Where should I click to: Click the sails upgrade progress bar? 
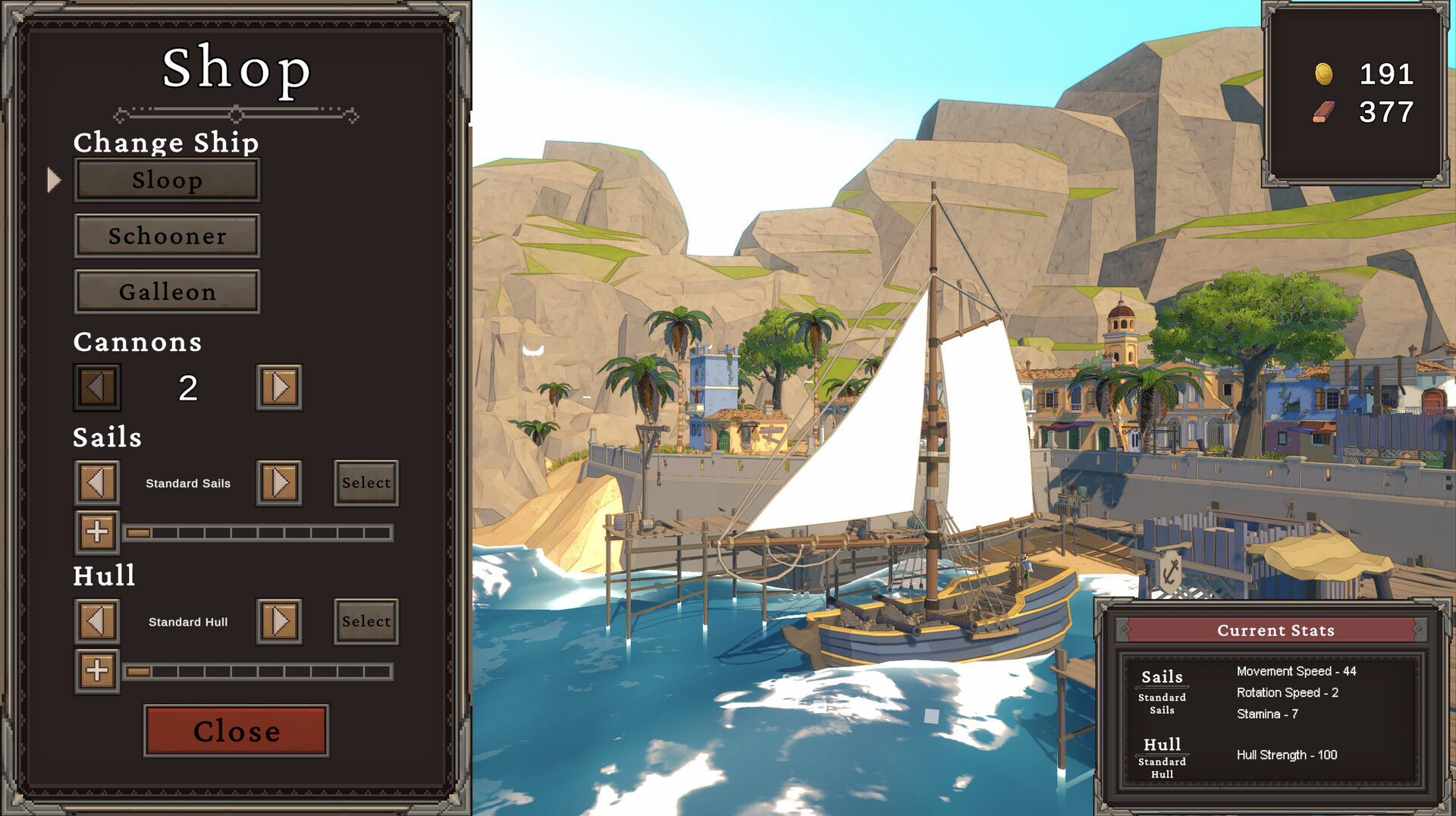click(260, 533)
